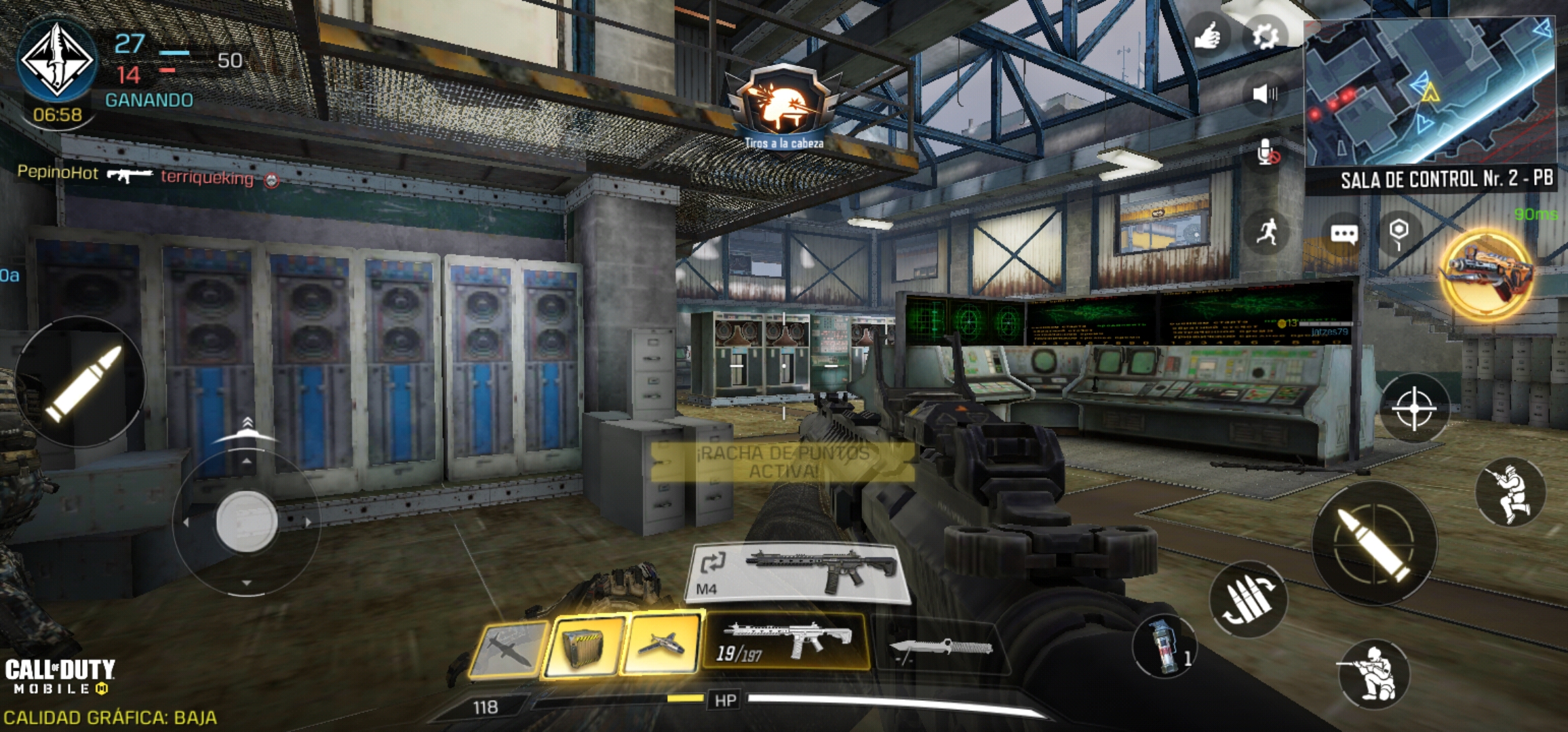Tap the aim-down-sights crosshair button

tap(1414, 409)
